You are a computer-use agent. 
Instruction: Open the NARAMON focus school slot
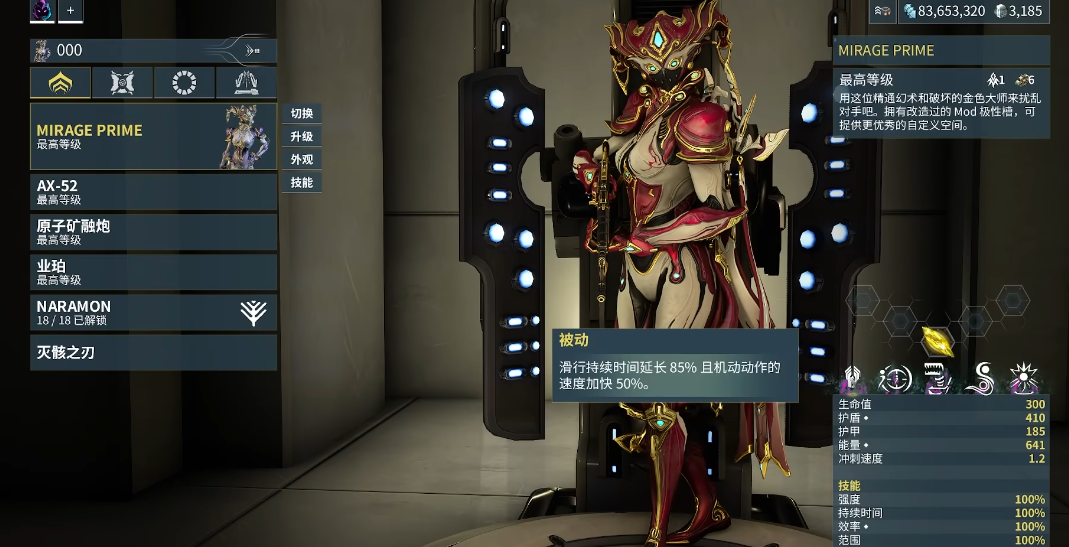pos(153,312)
